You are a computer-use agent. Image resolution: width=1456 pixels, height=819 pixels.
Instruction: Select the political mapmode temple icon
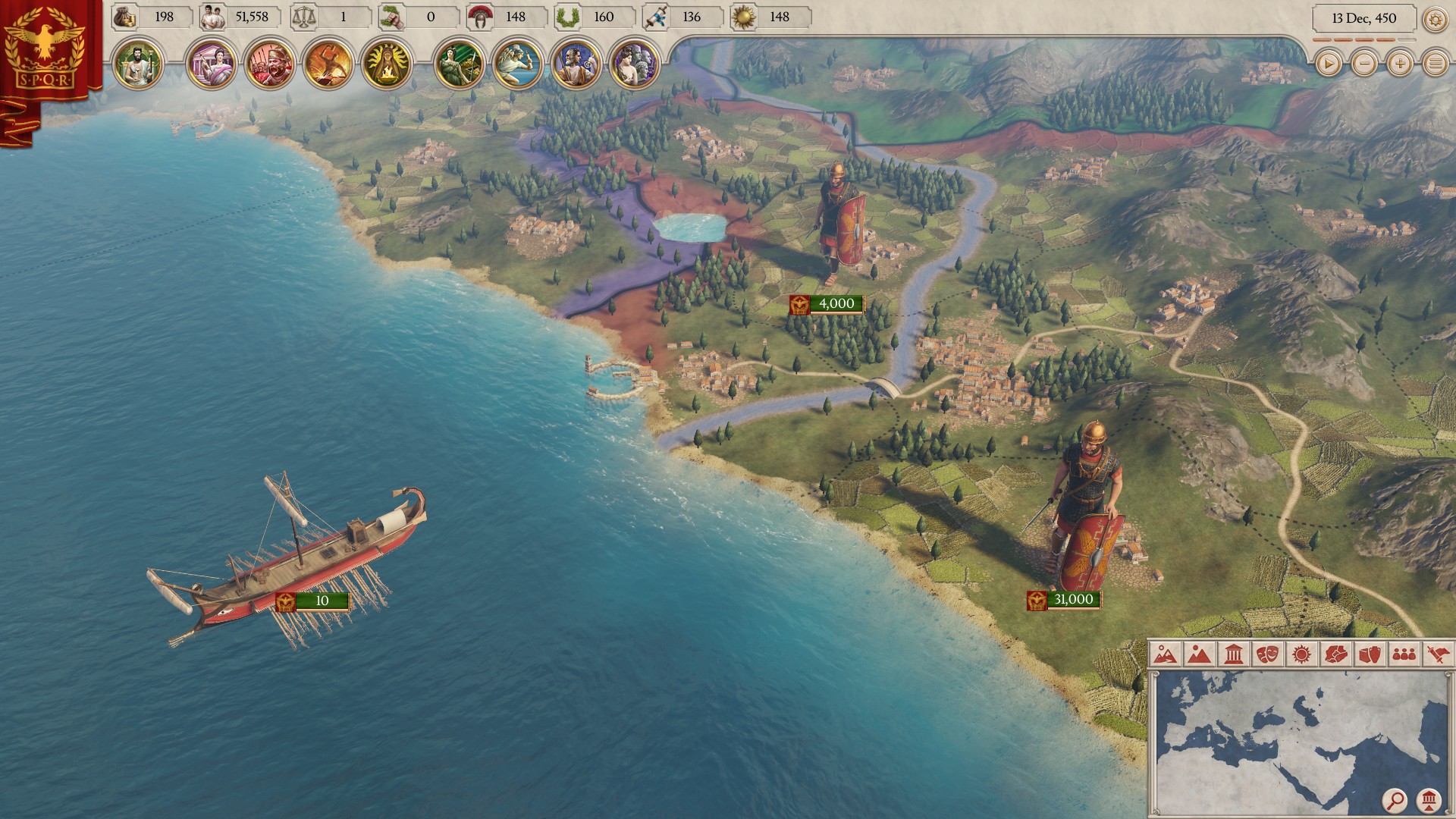point(1232,653)
